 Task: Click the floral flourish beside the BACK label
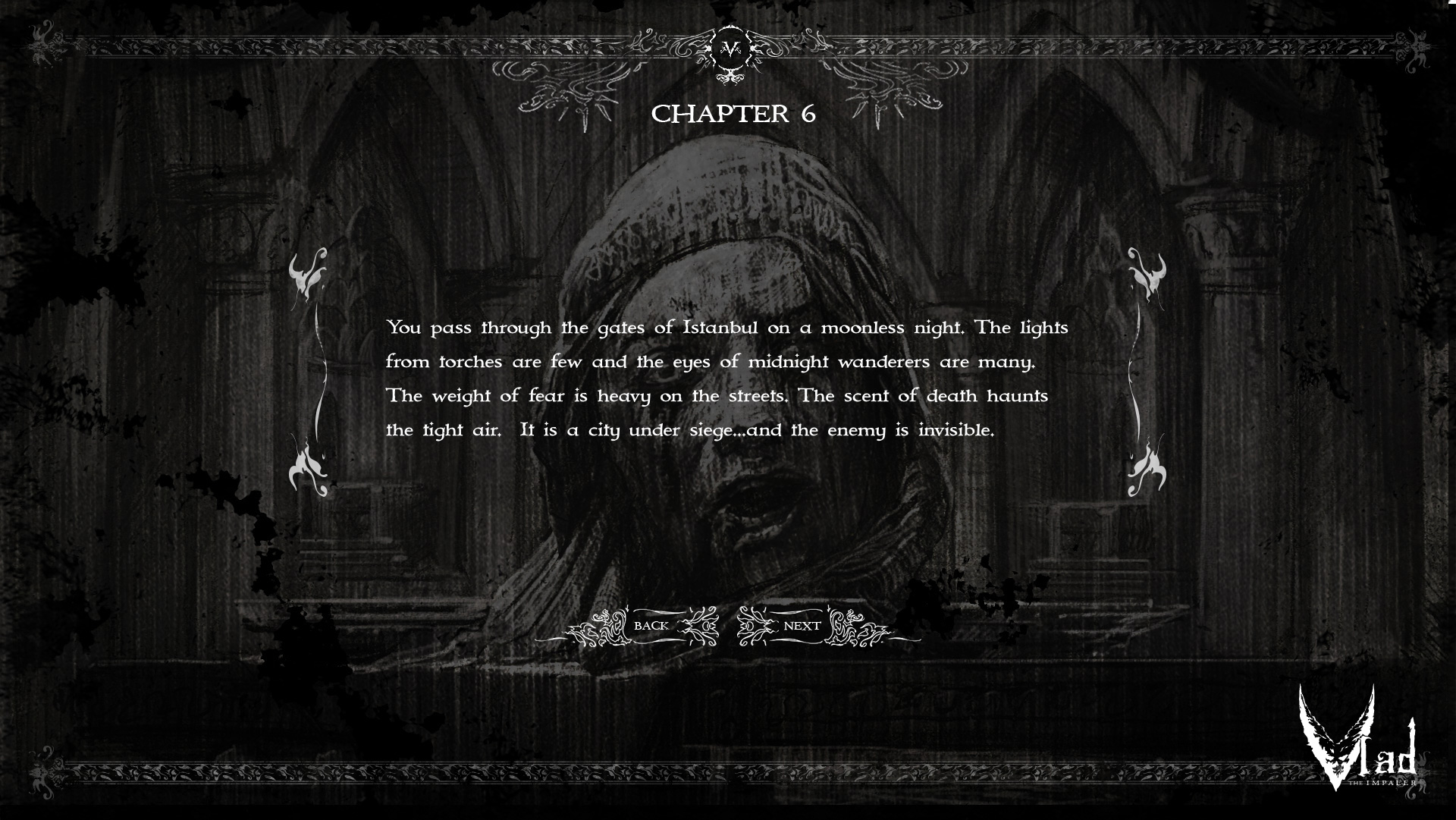(x=699, y=626)
